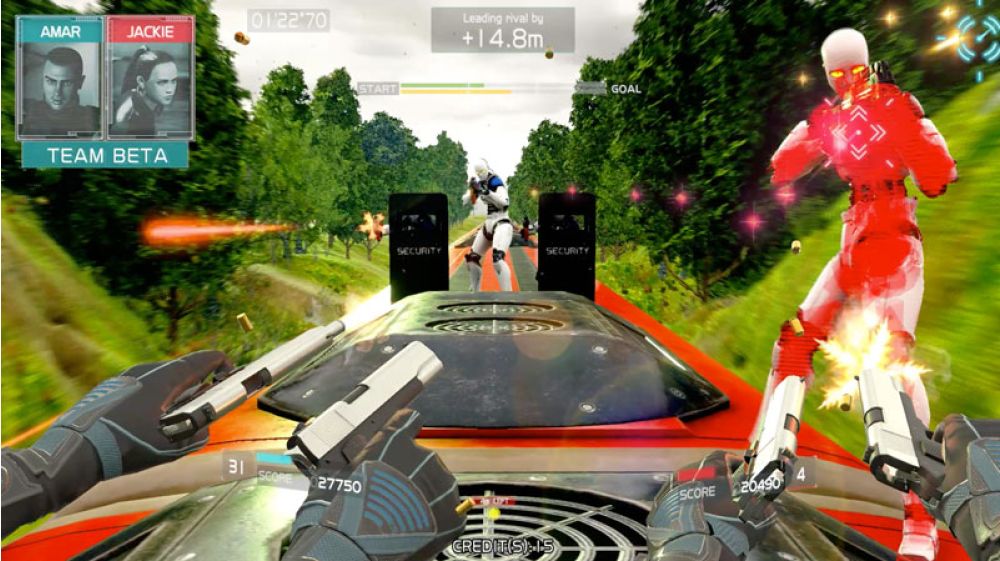Viewport: 1000px width, 561px height.
Task: Click the Team Beta banner
Action: [105, 155]
